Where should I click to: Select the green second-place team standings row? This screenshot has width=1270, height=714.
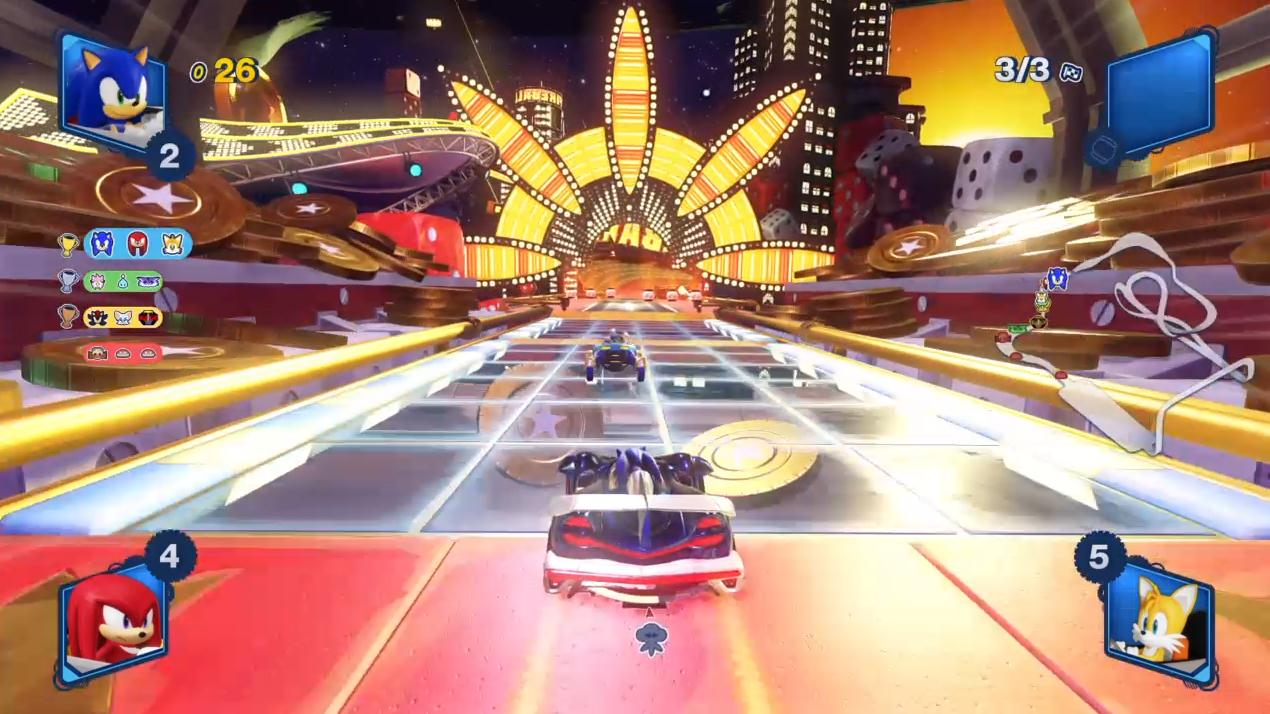point(122,281)
